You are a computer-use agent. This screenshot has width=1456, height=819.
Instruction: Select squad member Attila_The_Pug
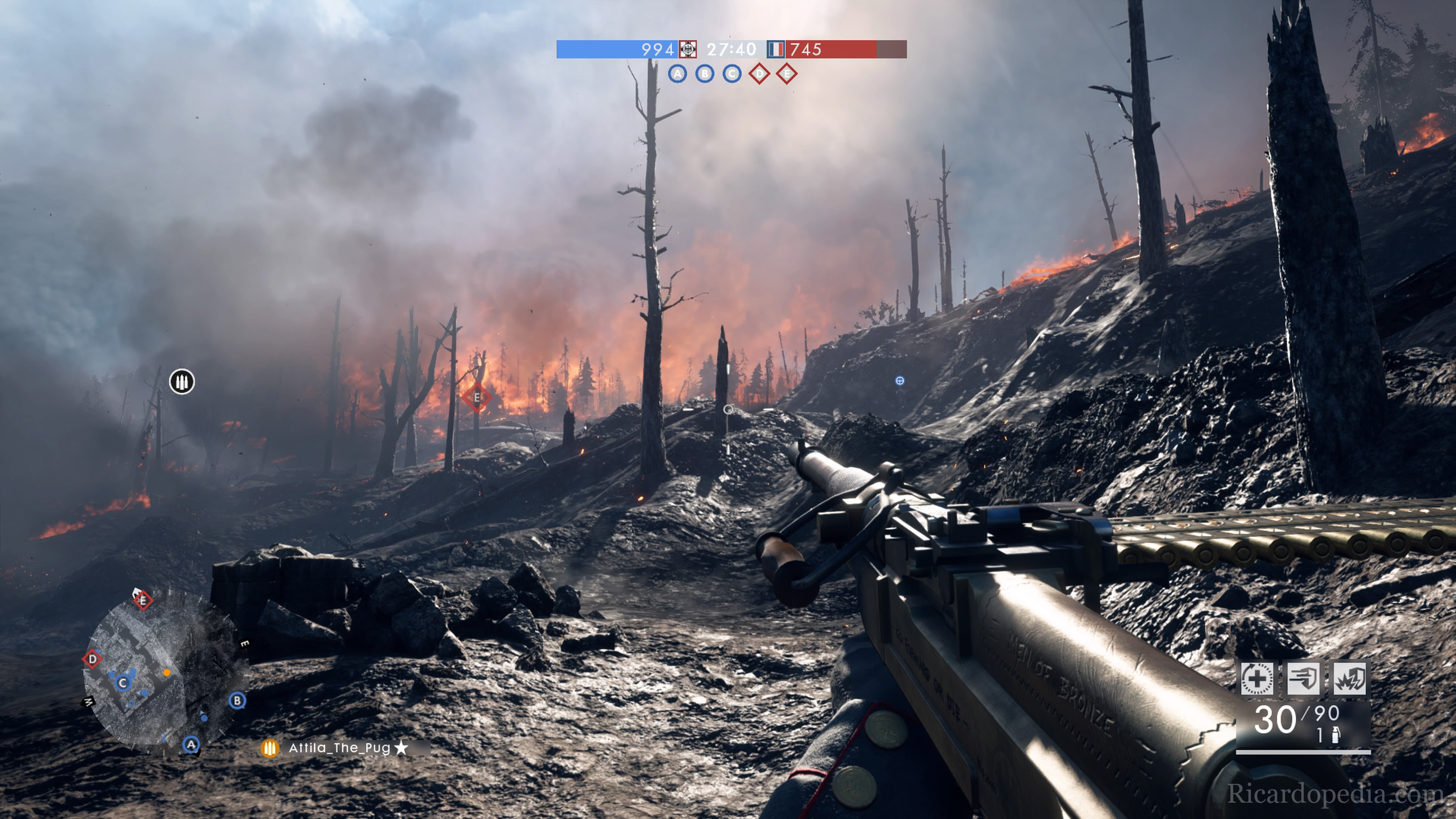point(340,748)
